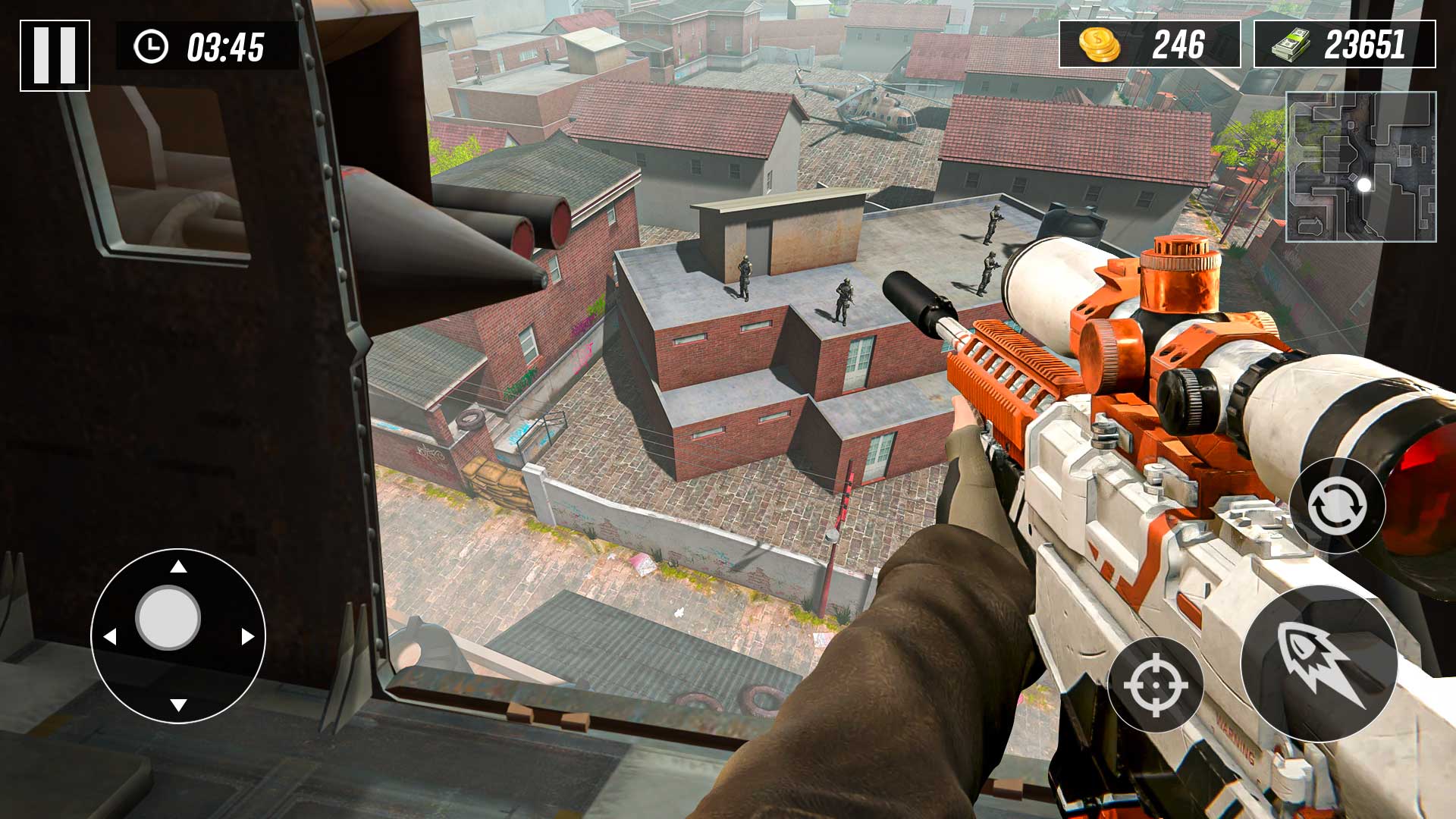Tap the clock icon beside the timer

click(x=152, y=47)
